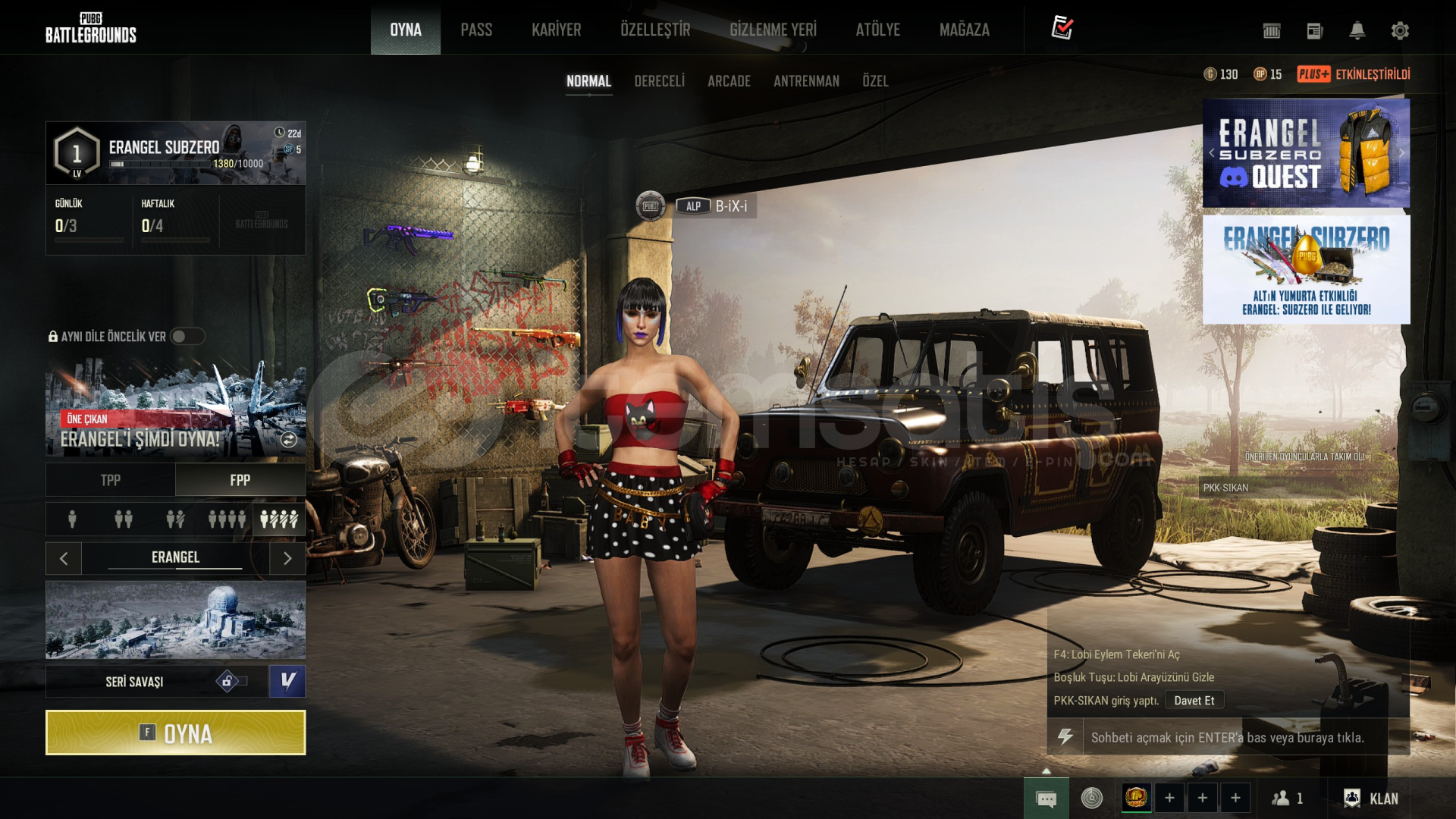This screenshot has height=819, width=1456.
Task: Open the Erangel Subzero pass progress panel
Action: [x=175, y=153]
